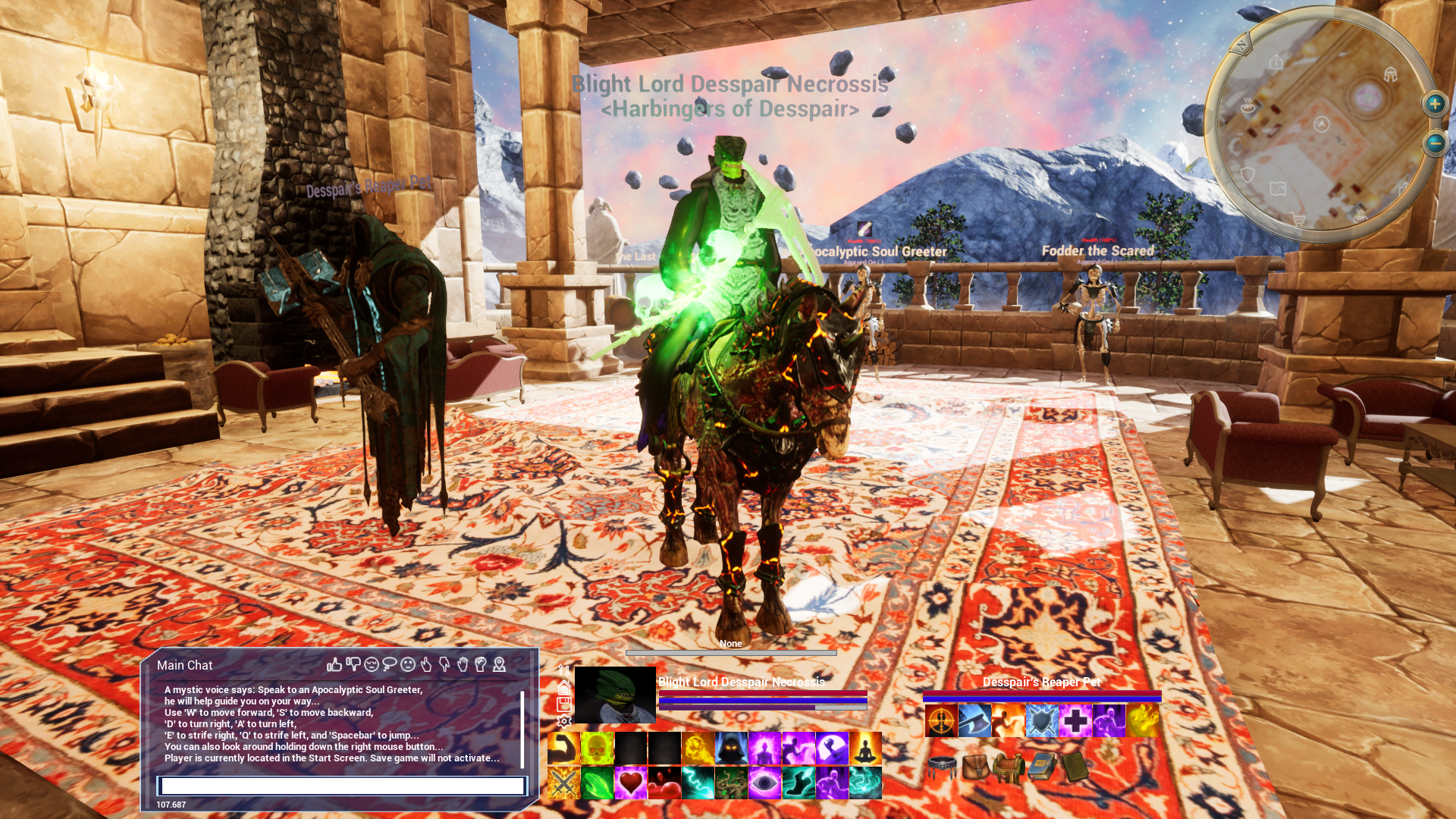Screen dimensions: 1456x819
Task: Zoom in the minimap with the plus button
Action: pyautogui.click(x=1435, y=104)
